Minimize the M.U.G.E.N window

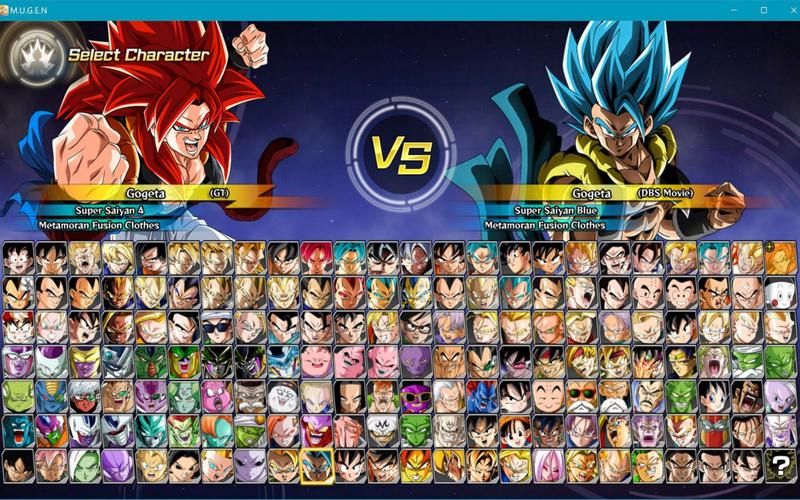coord(739,9)
